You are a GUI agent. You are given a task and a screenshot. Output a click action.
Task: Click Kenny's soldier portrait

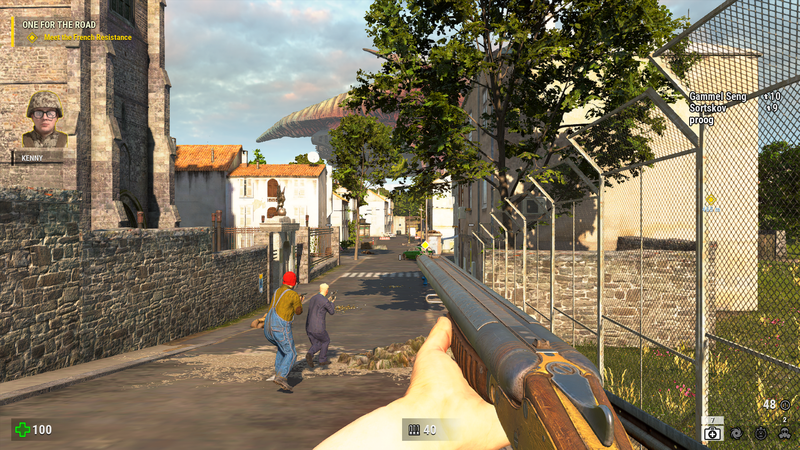point(44,118)
